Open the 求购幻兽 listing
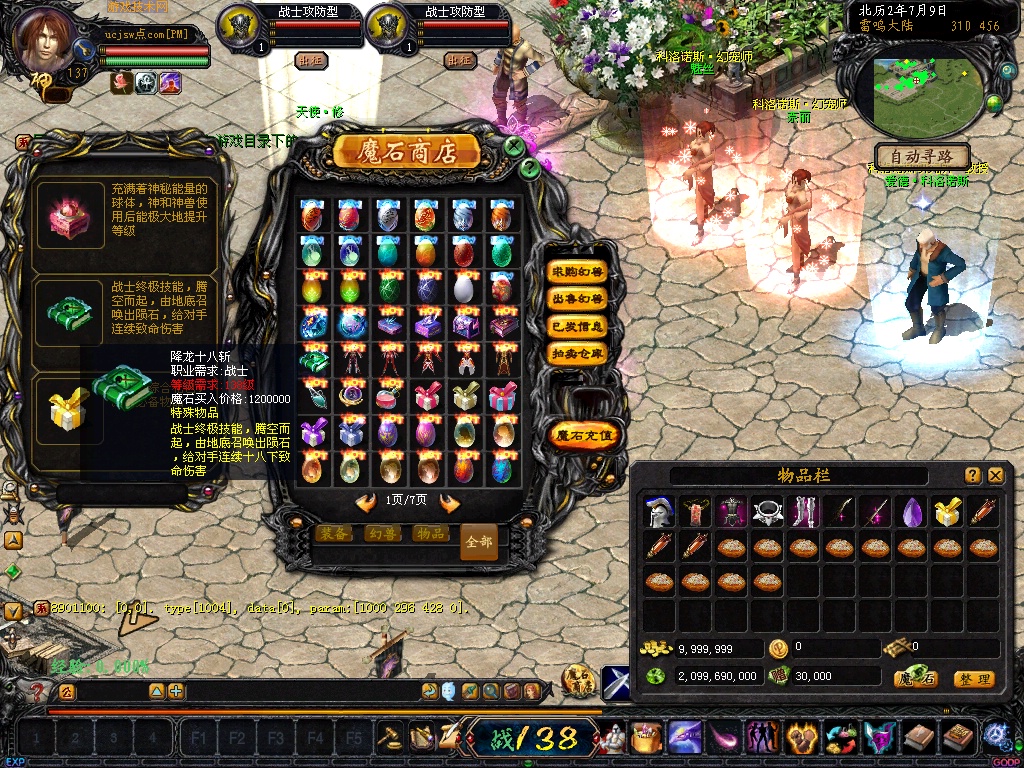1024x768 pixels. click(x=578, y=272)
